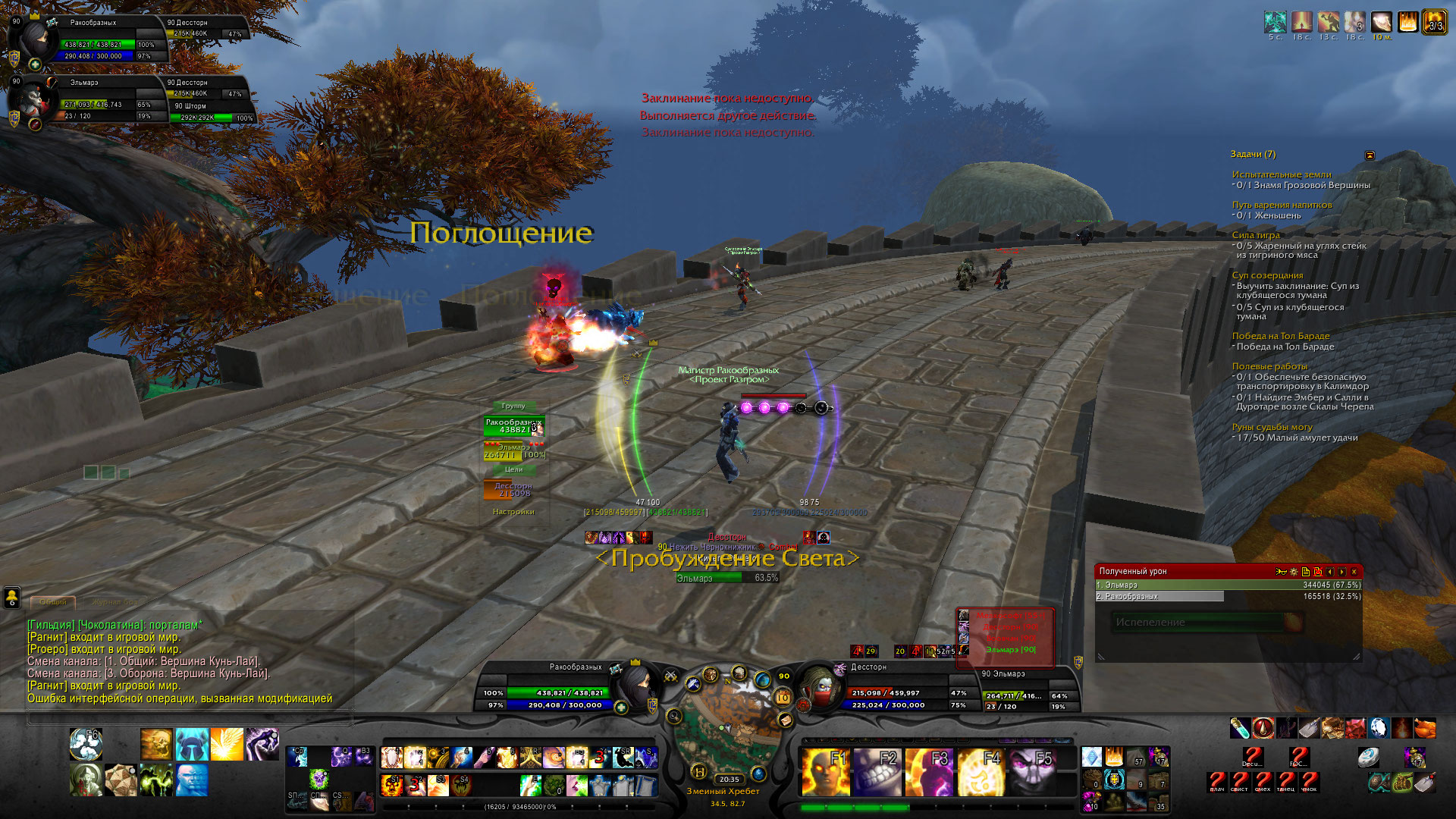Select Ракообразных in the group healing frame

(513, 426)
